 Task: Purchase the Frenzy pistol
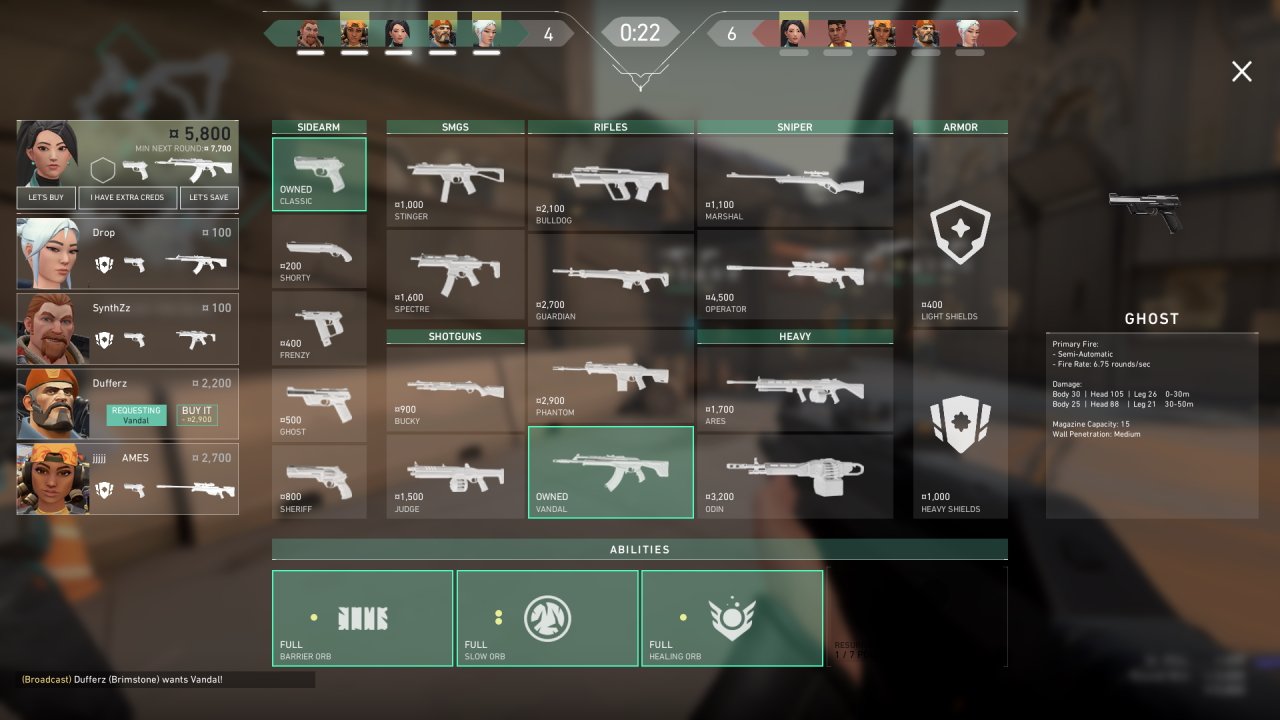319,329
